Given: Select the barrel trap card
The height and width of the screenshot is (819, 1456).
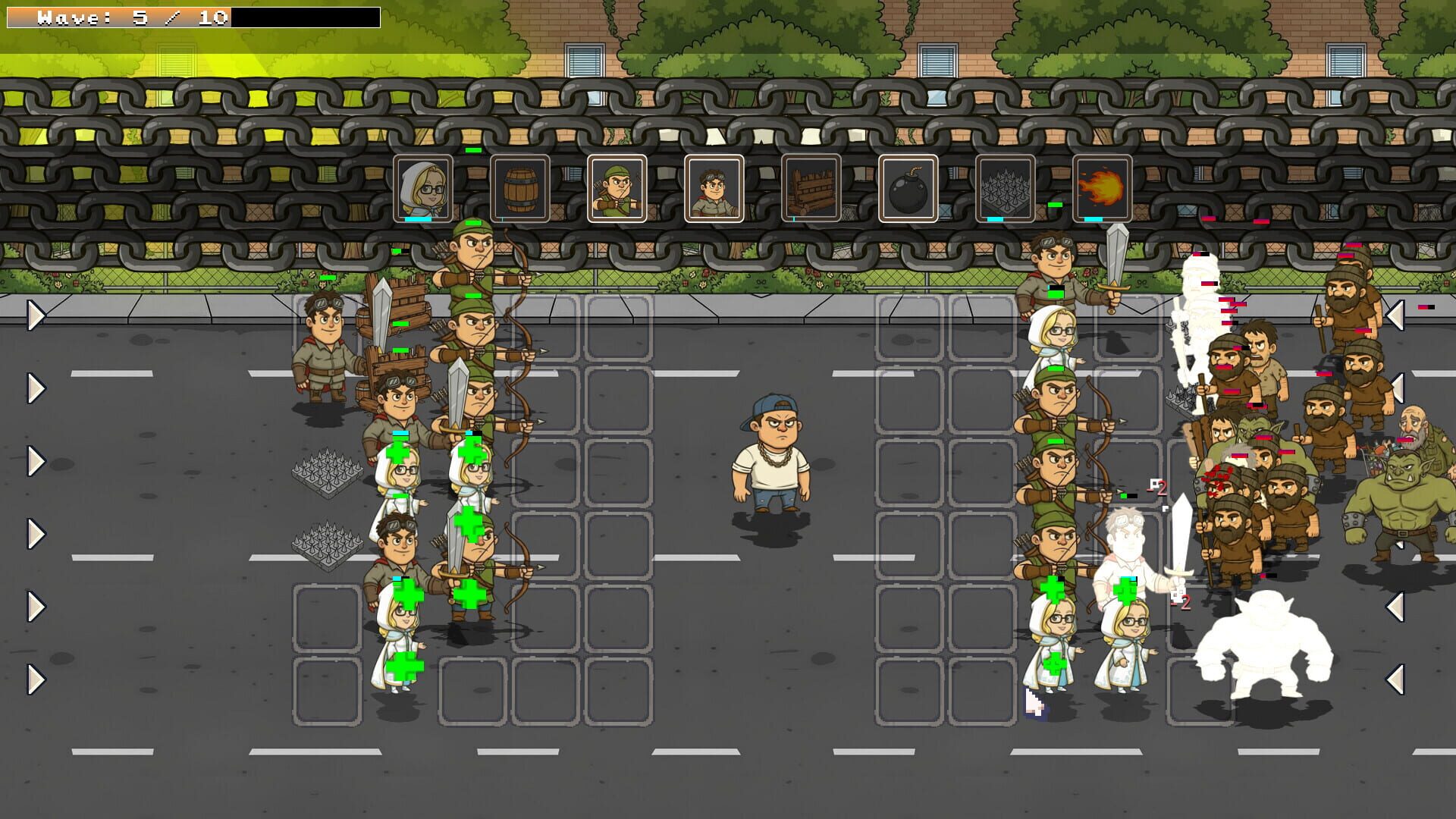Looking at the screenshot, I should coord(520,188).
